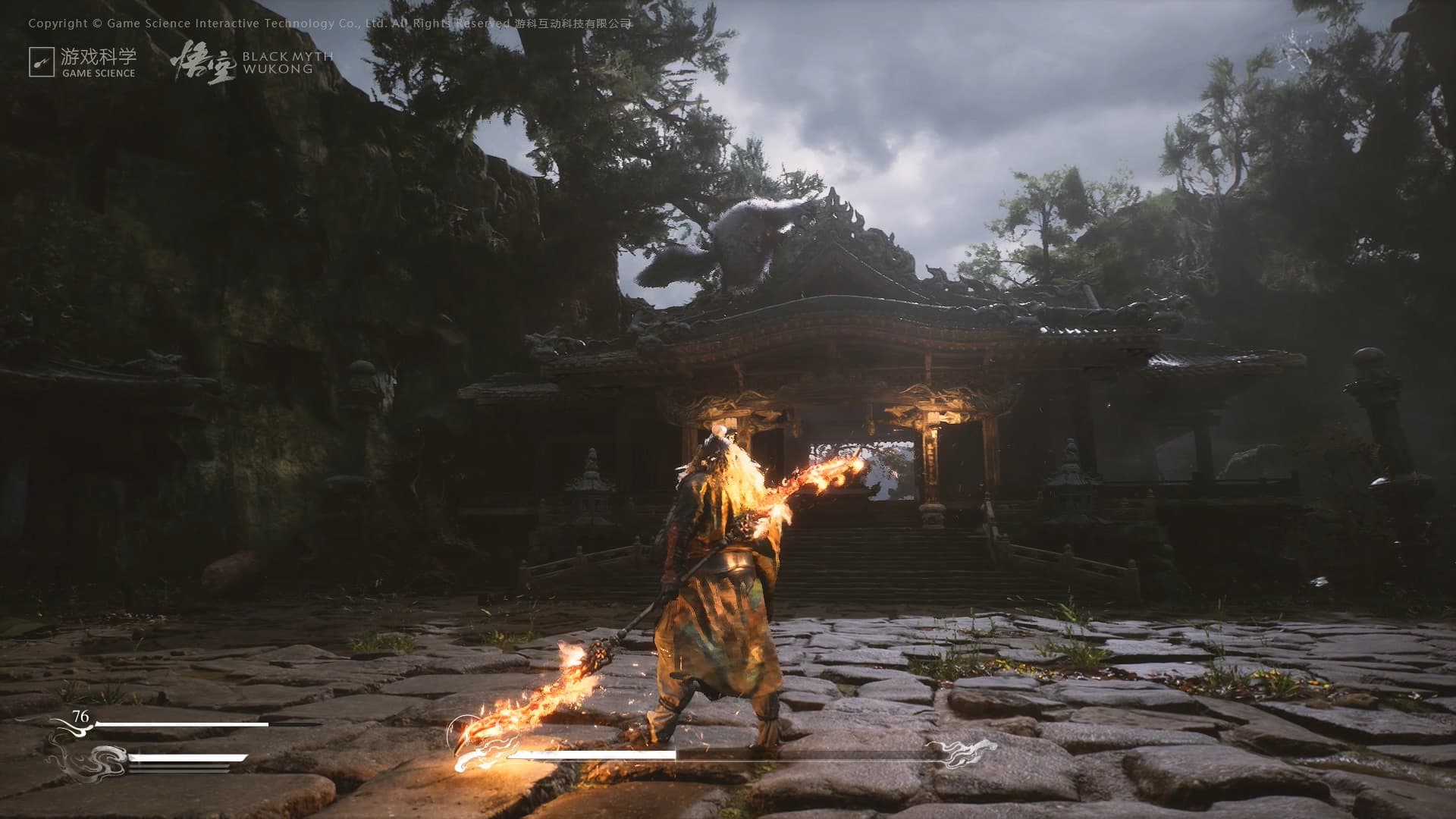Click the health counter showing 76

tap(80, 715)
